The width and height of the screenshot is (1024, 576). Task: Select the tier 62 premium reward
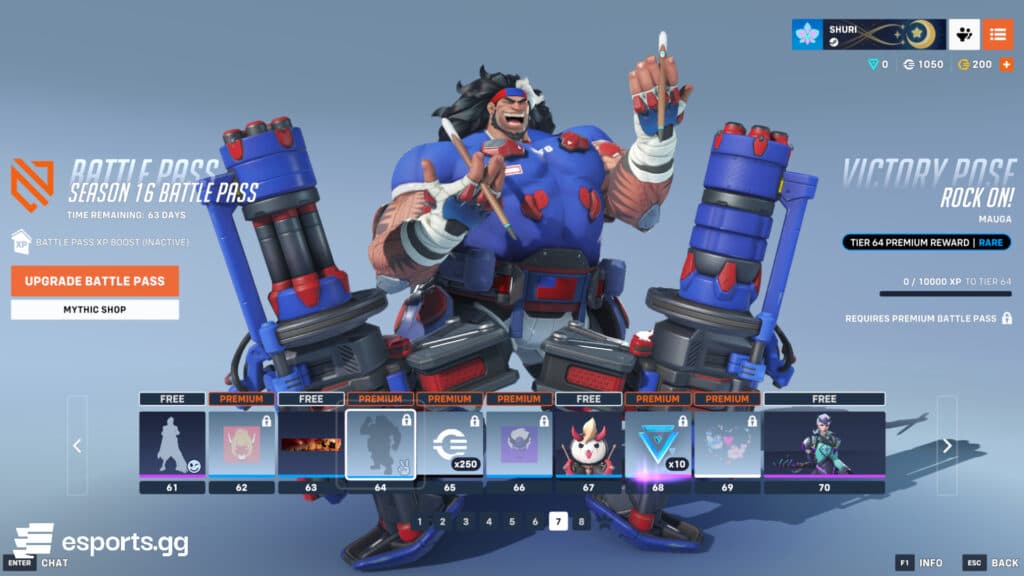(241, 443)
